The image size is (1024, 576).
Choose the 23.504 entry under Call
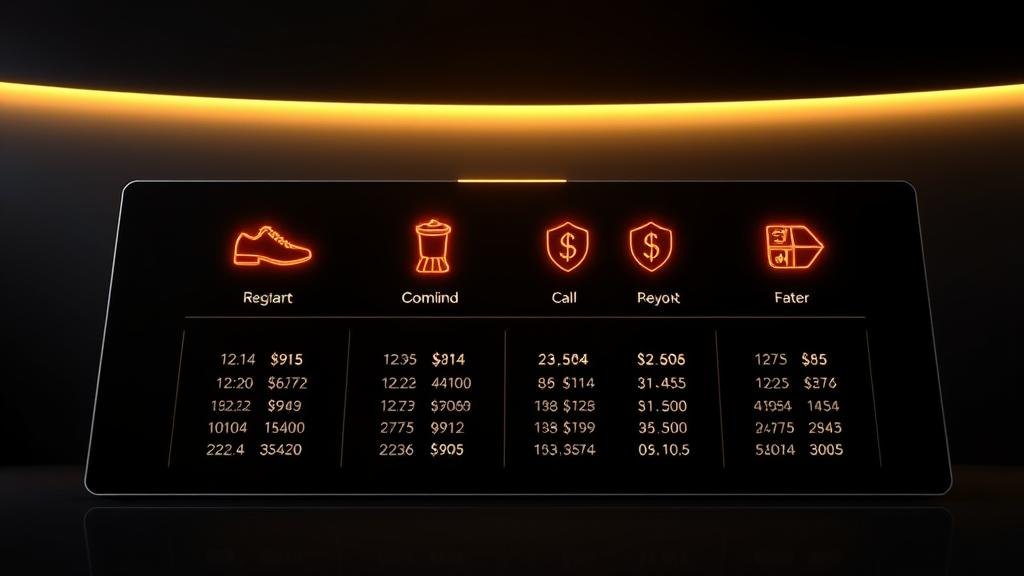pyautogui.click(x=563, y=359)
